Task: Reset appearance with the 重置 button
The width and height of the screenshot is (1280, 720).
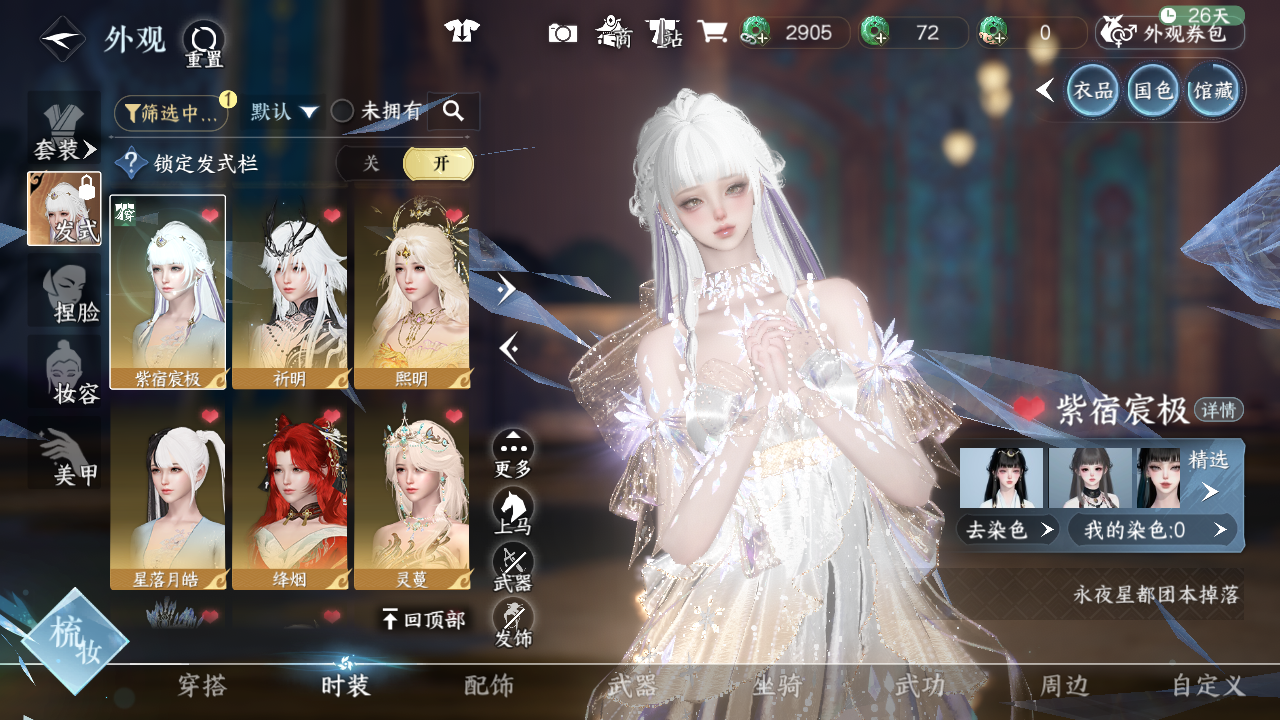Action: (203, 44)
